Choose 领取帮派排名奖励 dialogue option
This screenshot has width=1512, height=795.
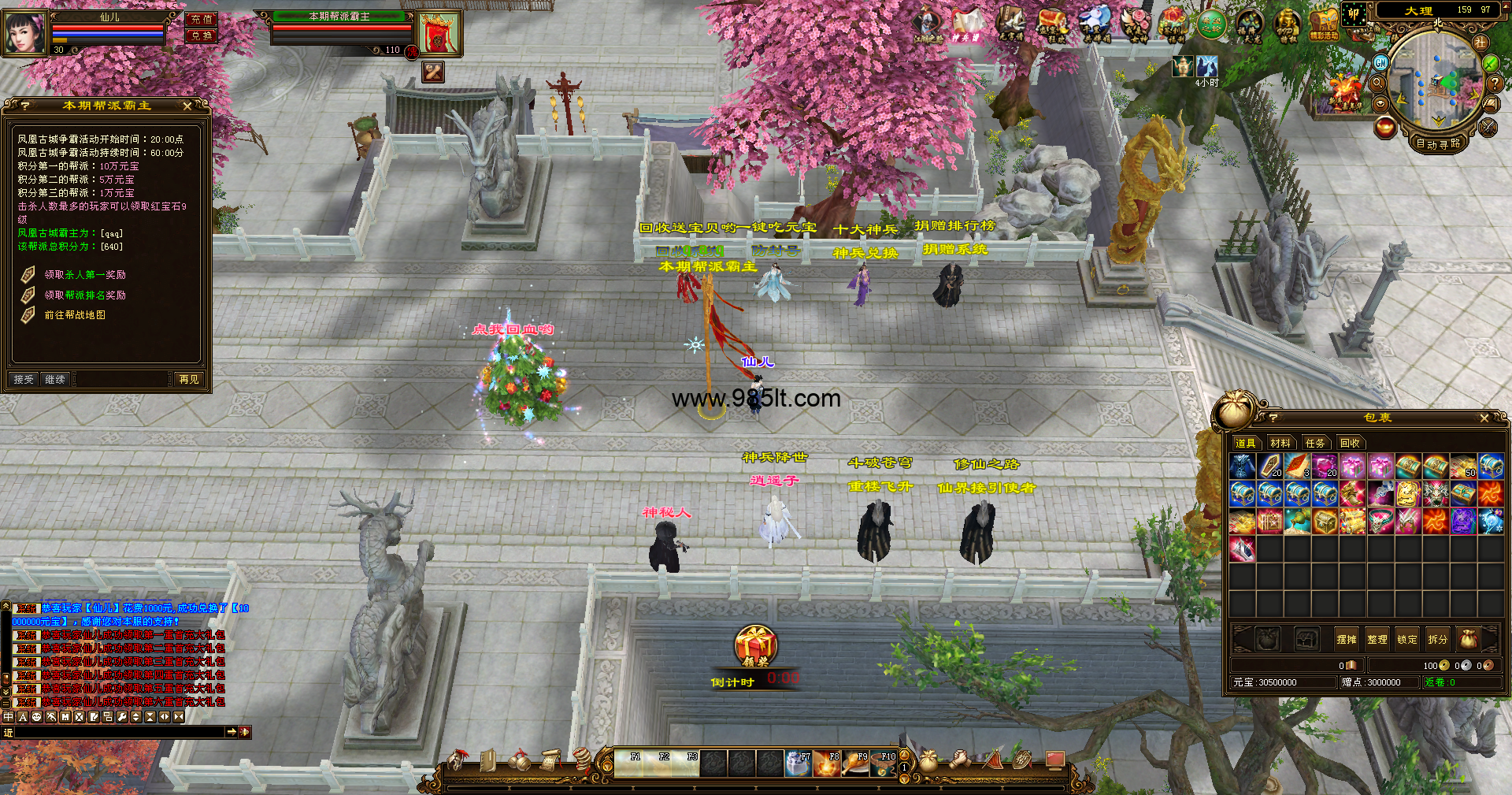point(85,295)
